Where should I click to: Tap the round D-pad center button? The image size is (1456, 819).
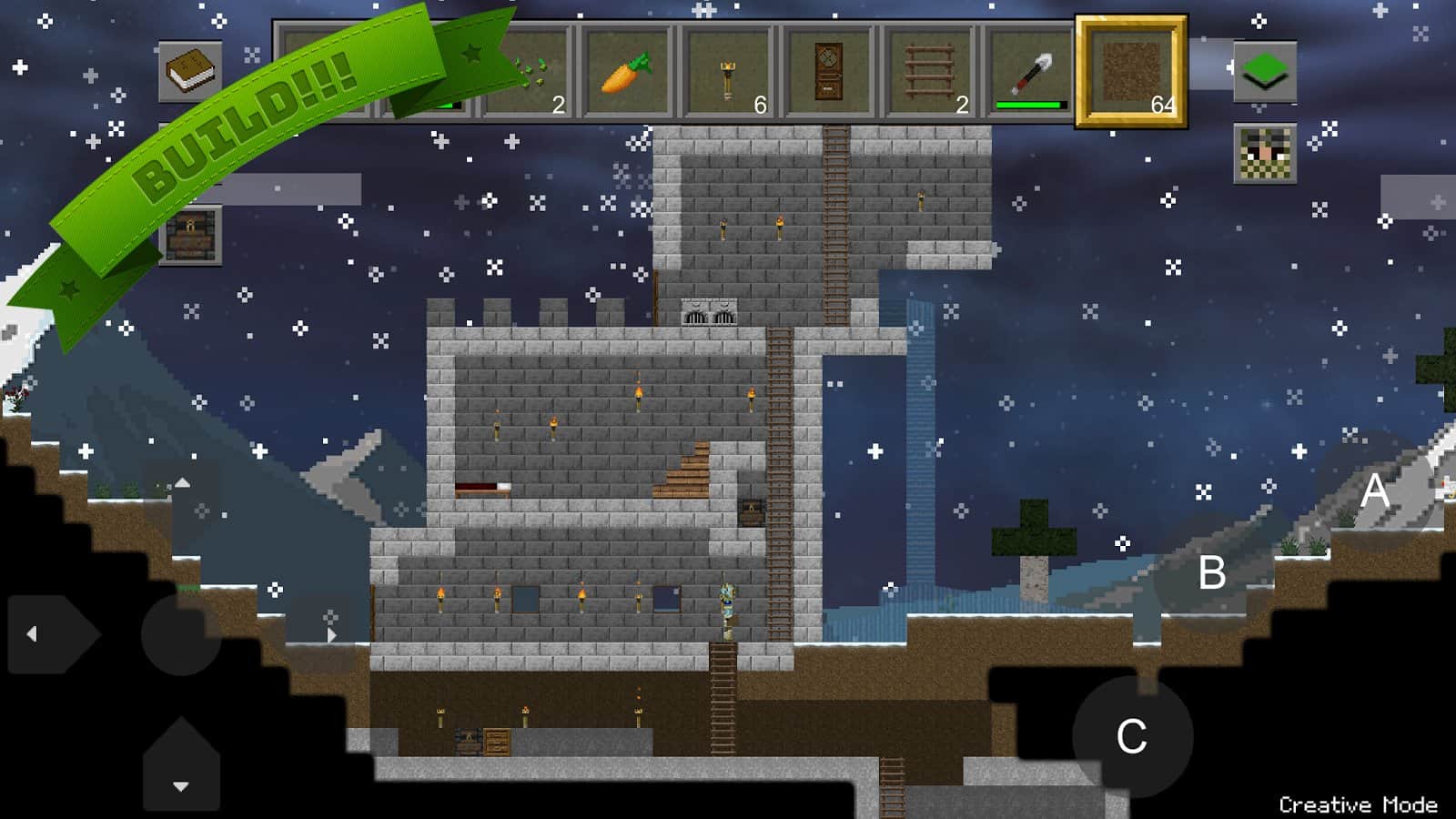[181, 634]
